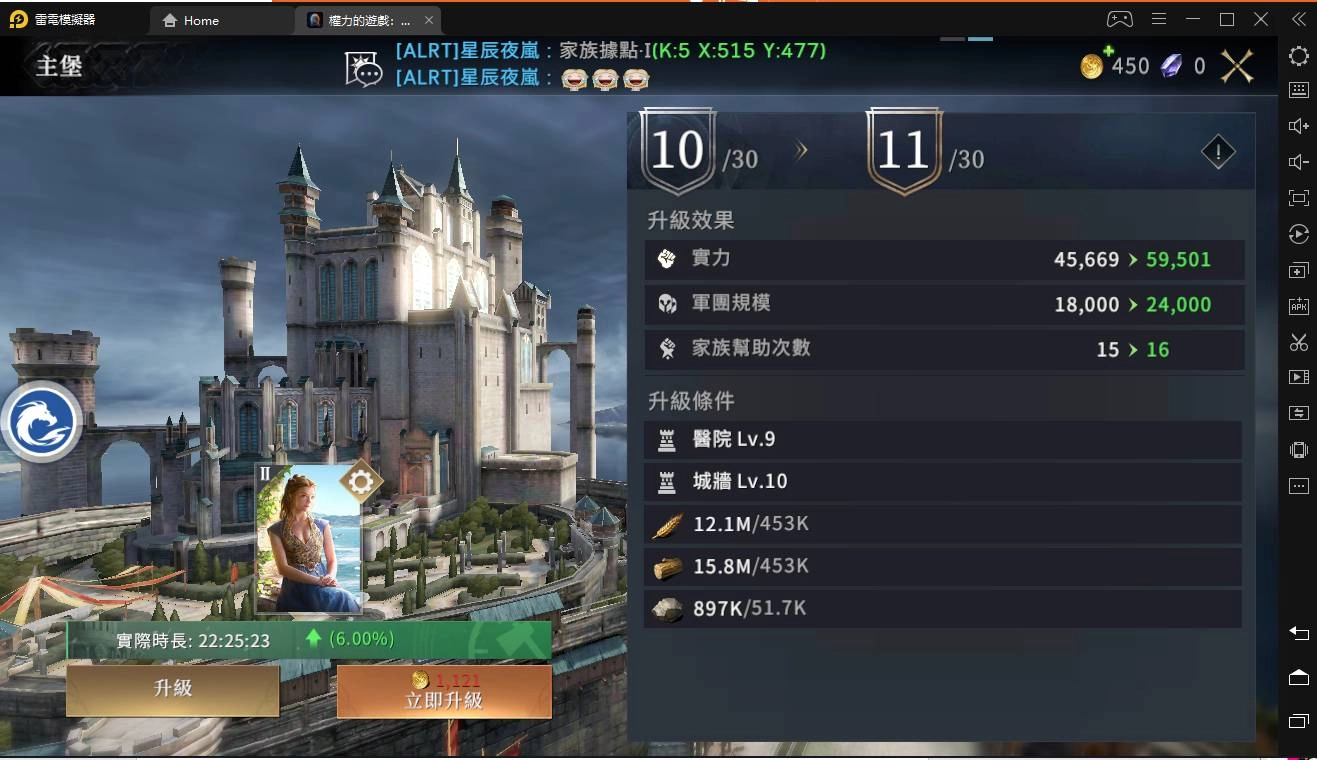The image size is (1317, 760).
Task: Tap 立即升級 to instantly upgrade
Action: point(443,692)
